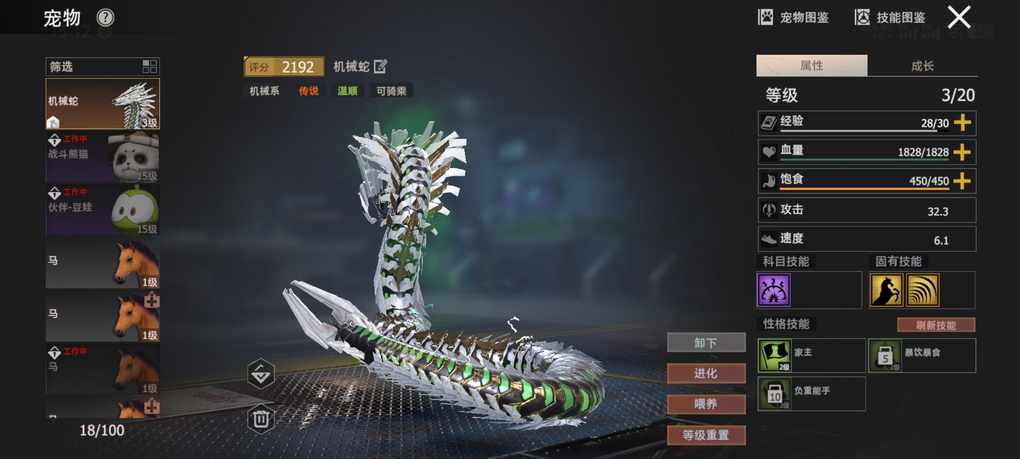Evolve the pet using 进化
The image size is (1020, 459).
(x=706, y=373)
